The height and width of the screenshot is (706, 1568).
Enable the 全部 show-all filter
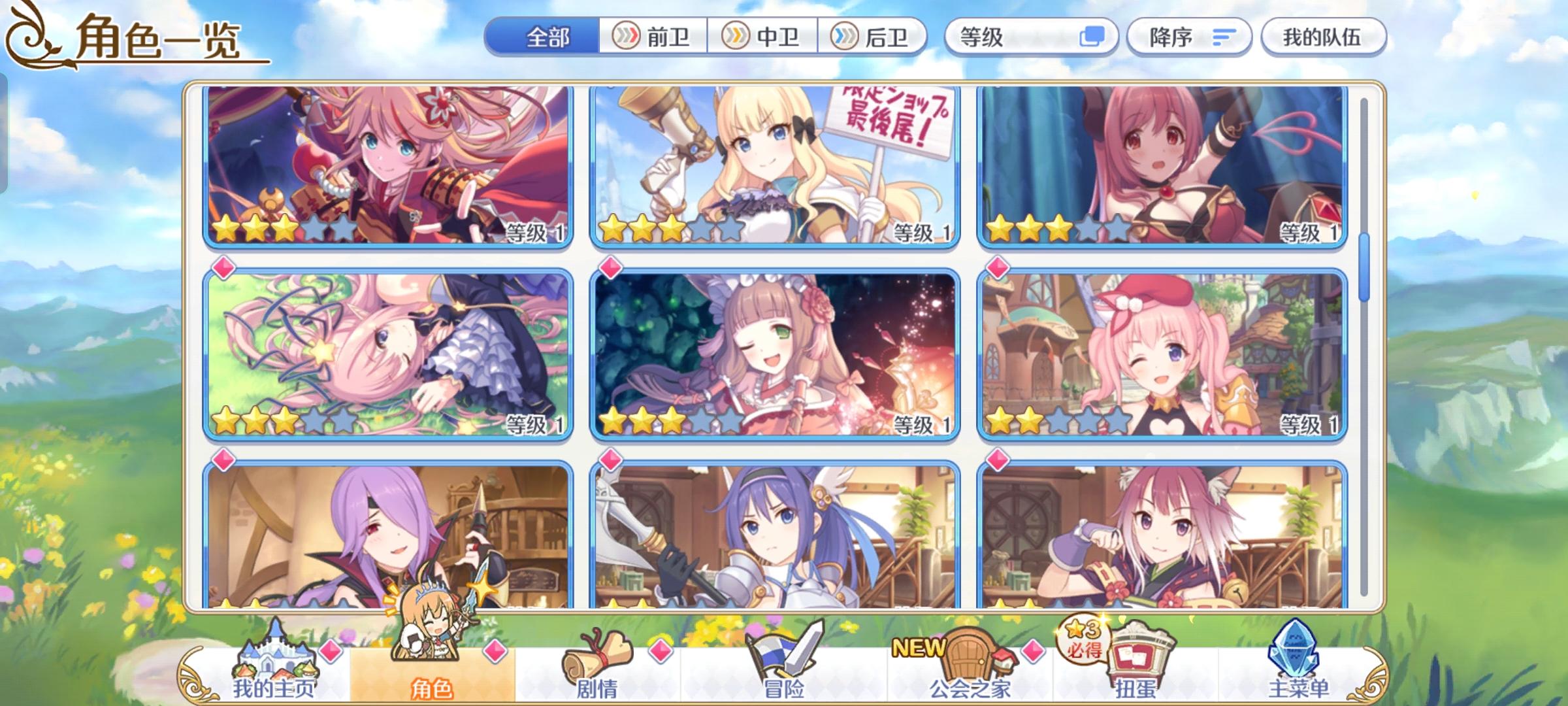(x=546, y=37)
